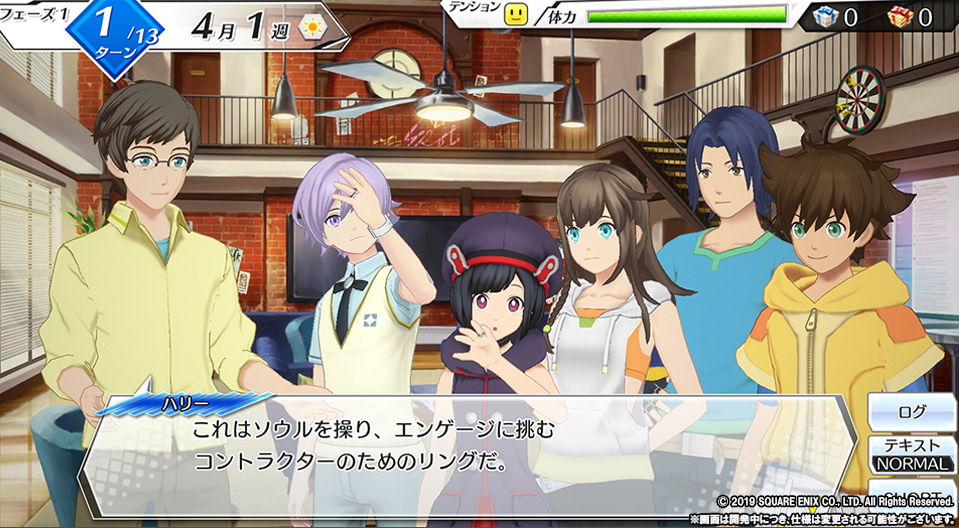Open the red gift box icon

click(899, 16)
